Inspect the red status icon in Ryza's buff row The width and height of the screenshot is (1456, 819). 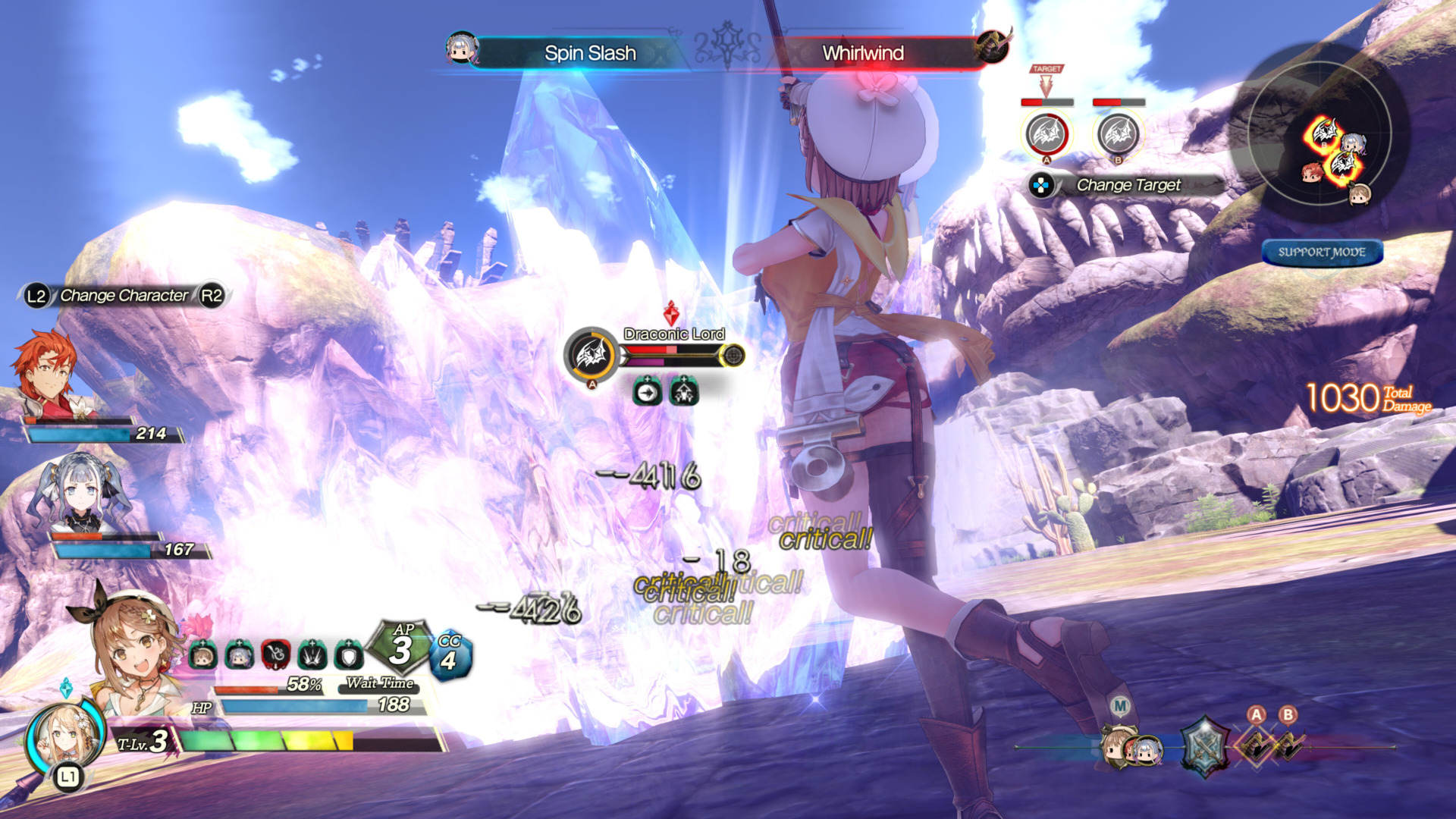pyautogui.click(x=276, y=654)
